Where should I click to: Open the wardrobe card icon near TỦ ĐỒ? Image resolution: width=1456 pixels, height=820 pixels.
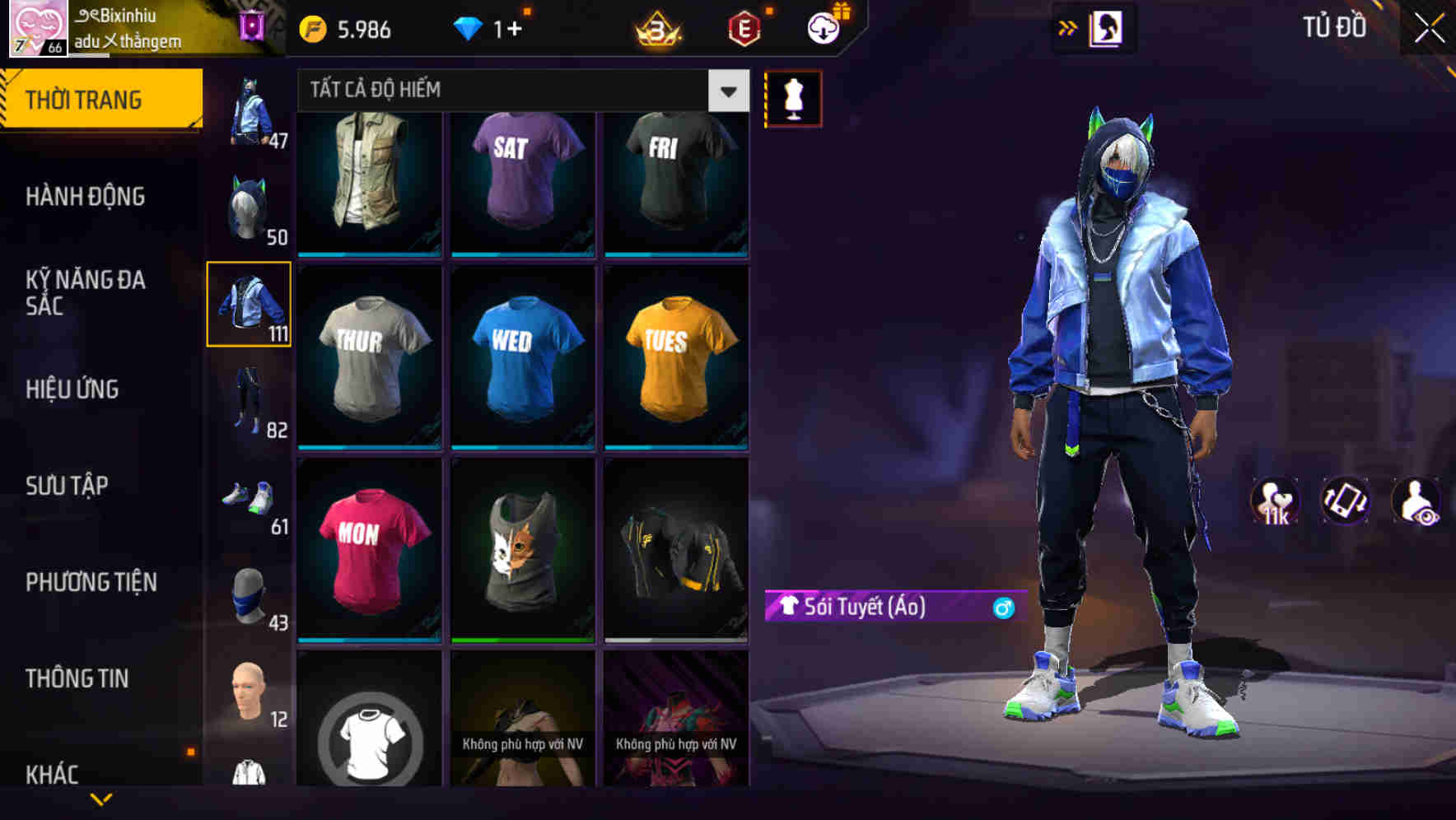tap(1104, 26)
